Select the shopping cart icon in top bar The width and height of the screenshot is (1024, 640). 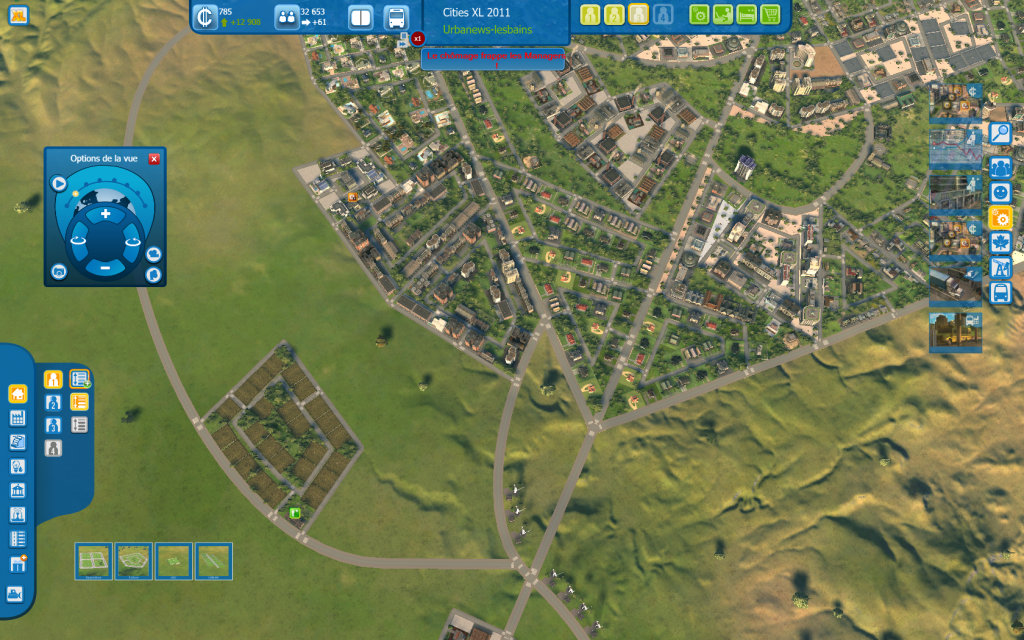(x=770, y=14)
